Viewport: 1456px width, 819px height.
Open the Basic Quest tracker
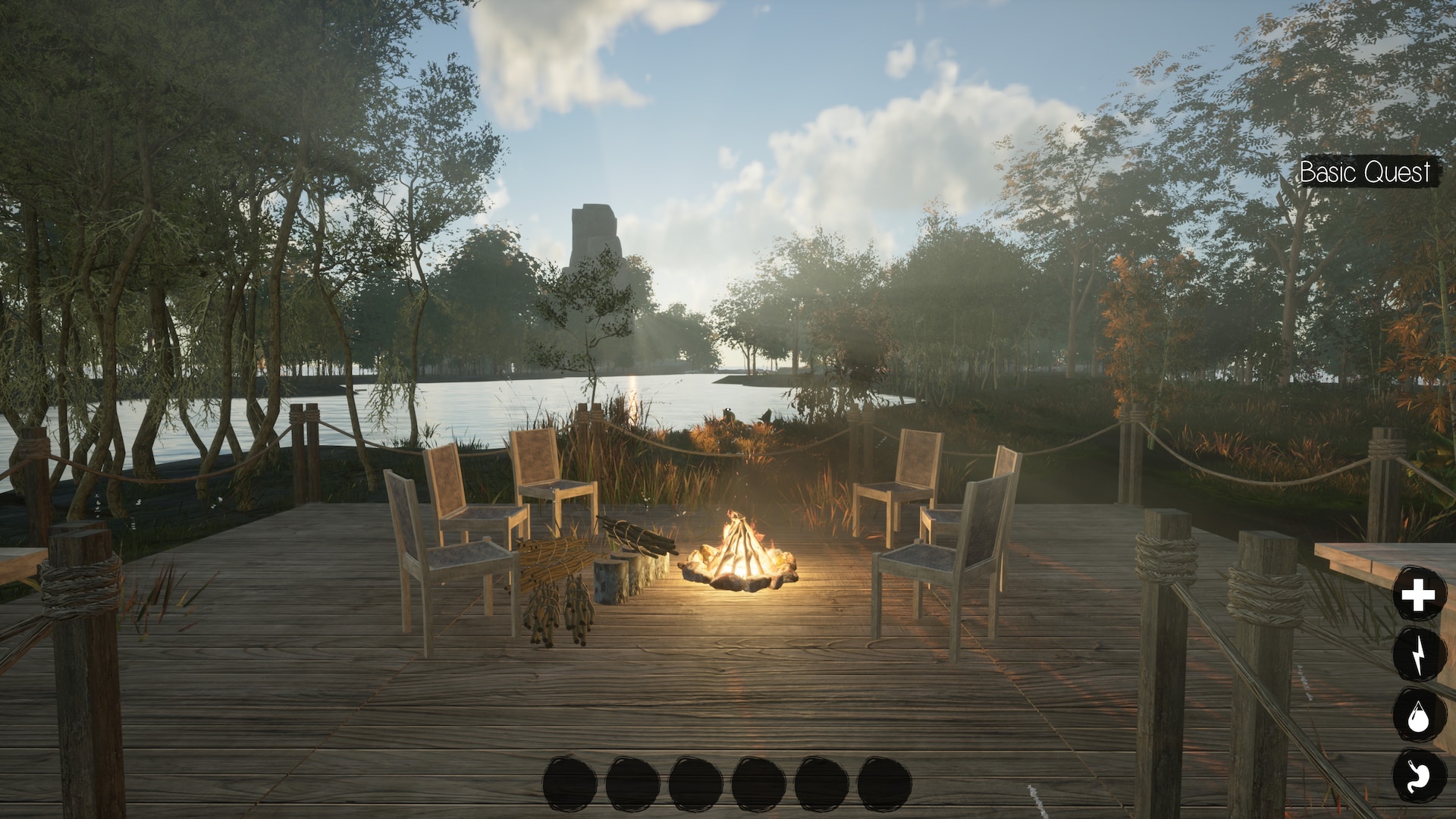coord(1366,173)
